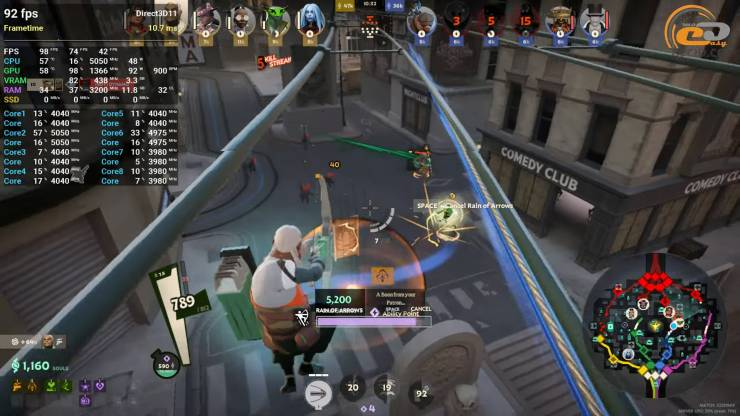740x416 pixels.
Task: Select the Rain of Arrows ability icon
Action: (303, 319)
